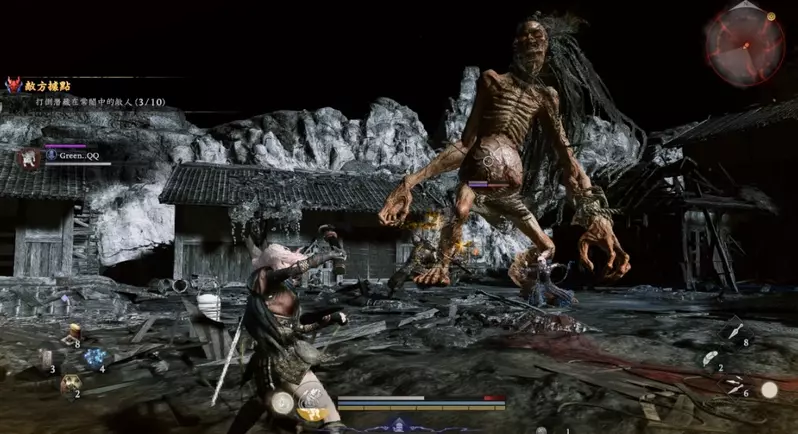
Task: Click Green..QQ's round character portrait
Action: [30, 159]
